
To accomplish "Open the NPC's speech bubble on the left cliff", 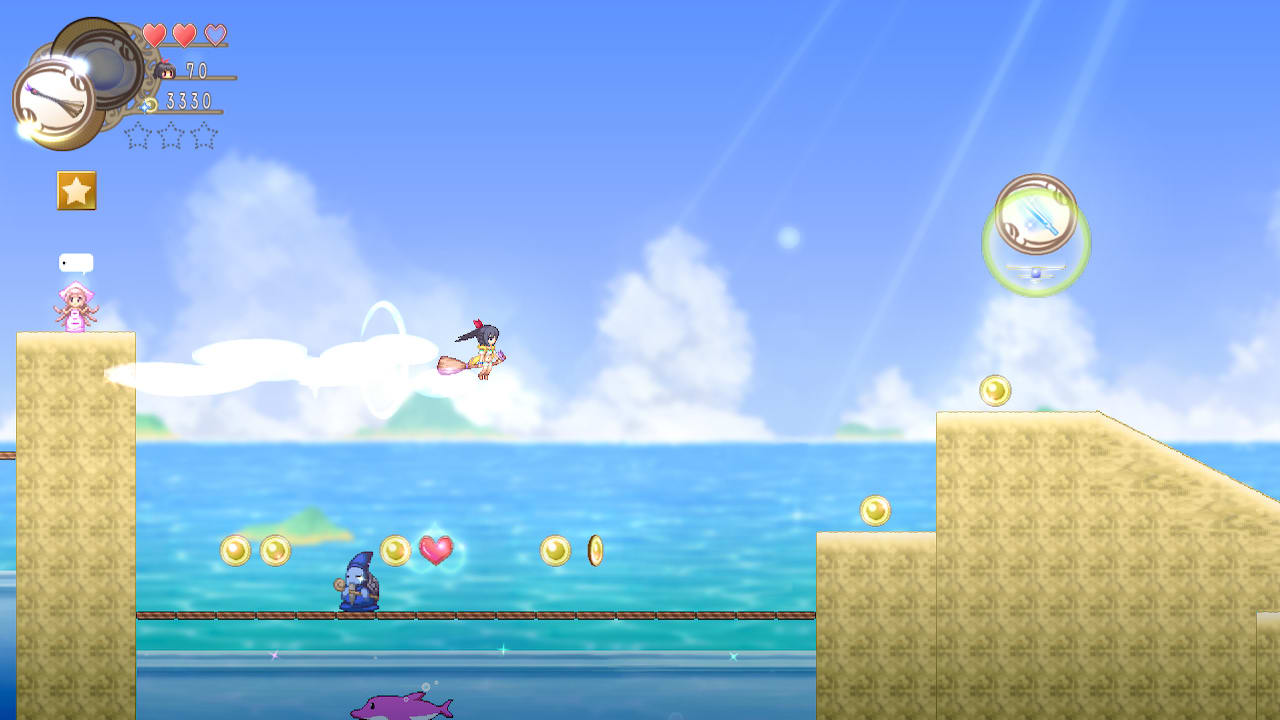I will (x=78, y=260).
